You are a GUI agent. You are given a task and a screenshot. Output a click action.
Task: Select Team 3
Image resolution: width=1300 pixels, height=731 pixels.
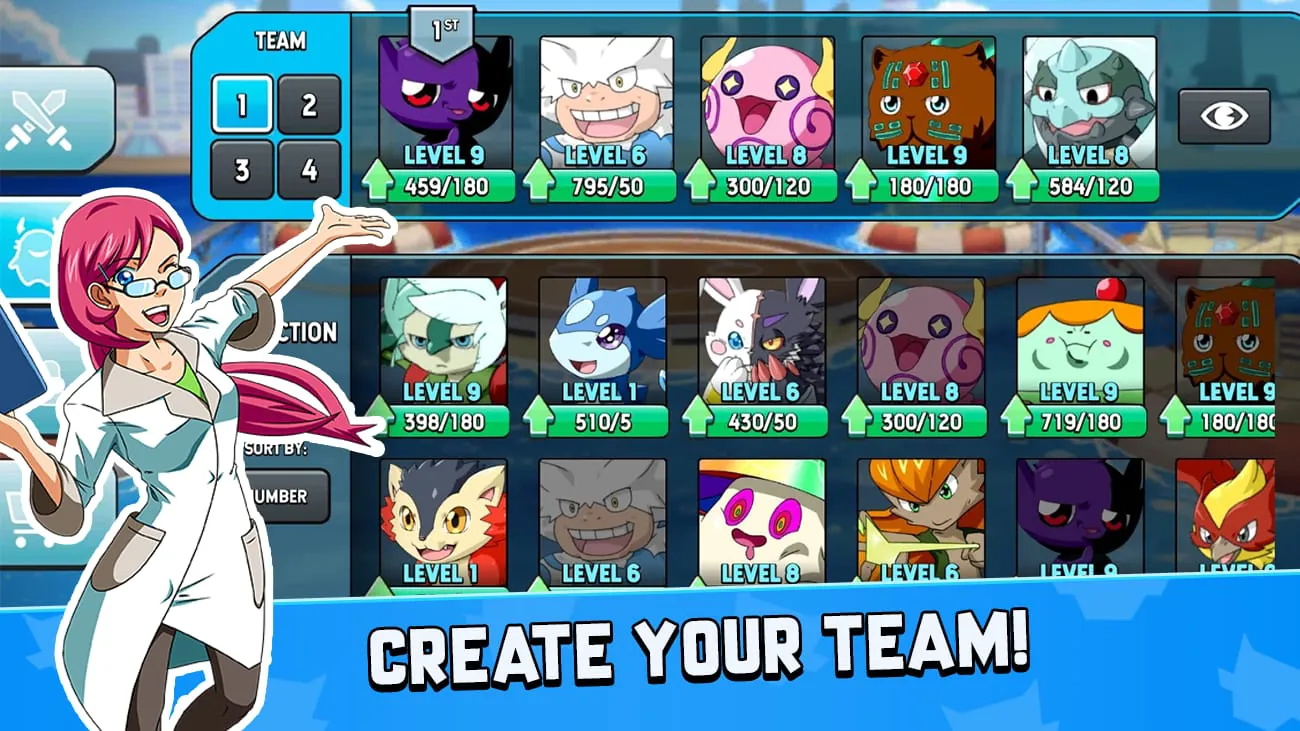tap(242, 172)
